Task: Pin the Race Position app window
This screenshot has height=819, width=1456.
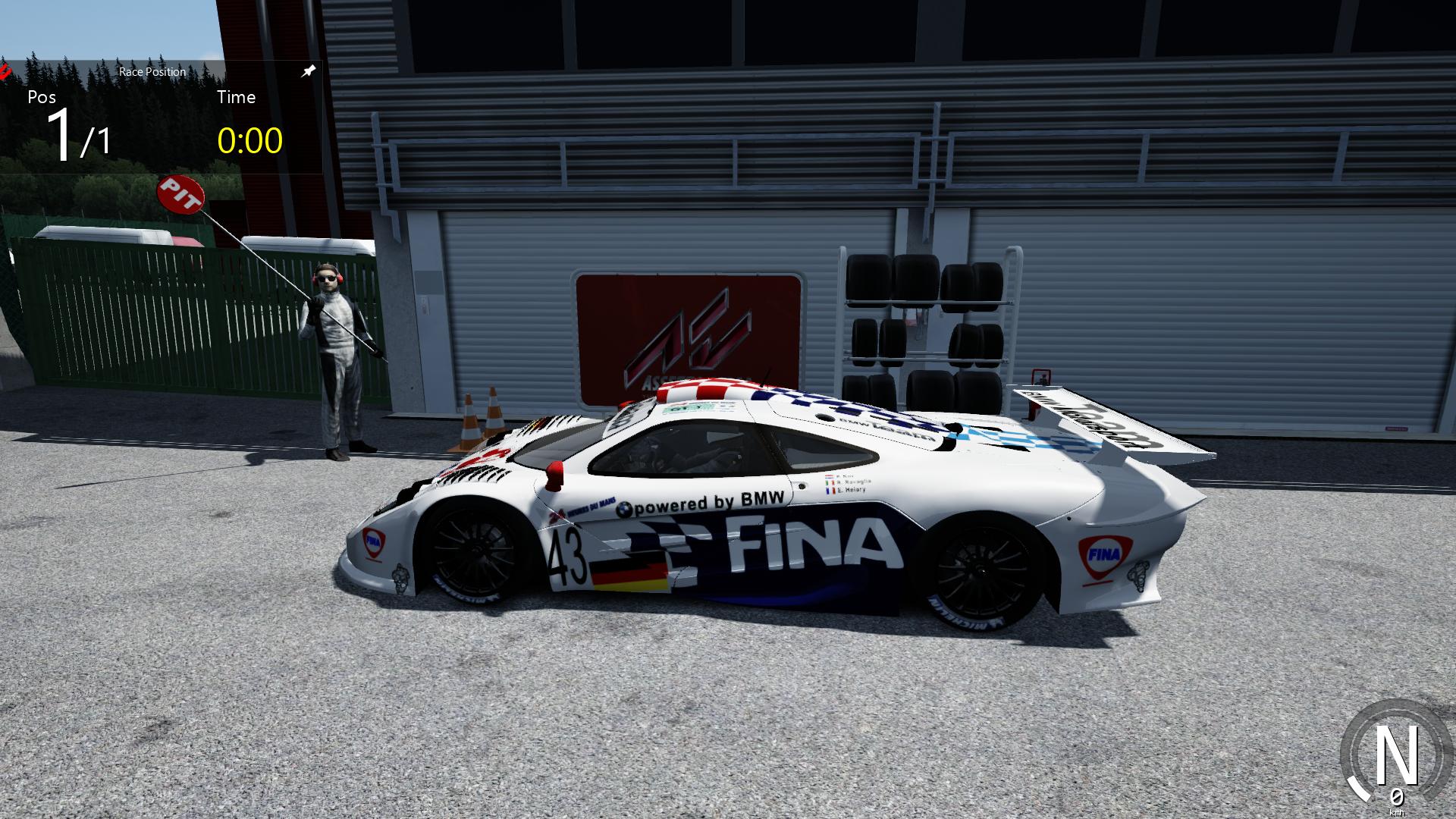Action: pyautogui.click(x=308, y=71)
